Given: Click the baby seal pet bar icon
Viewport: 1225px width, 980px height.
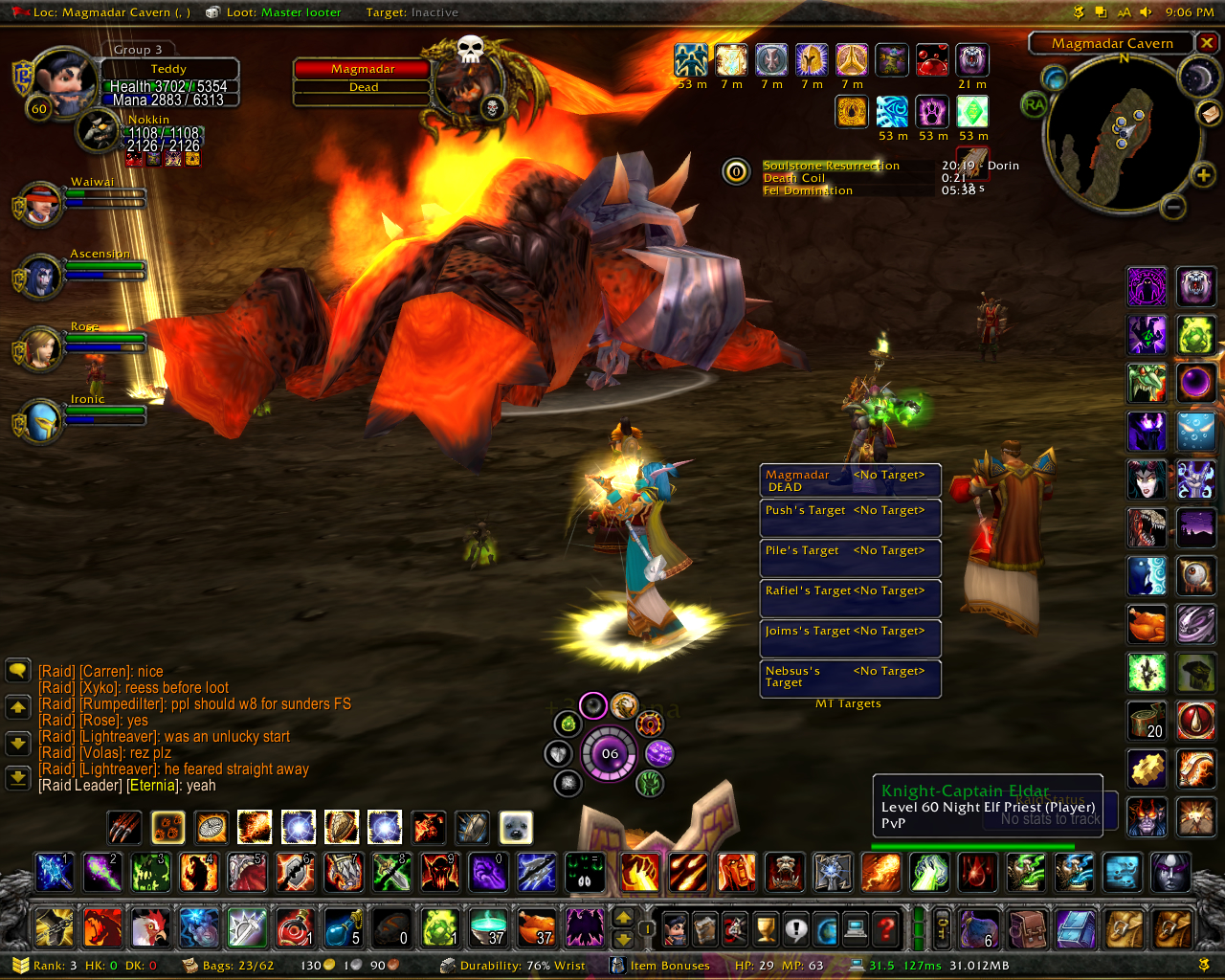Looking at the screenshot, I should [516, 827].
